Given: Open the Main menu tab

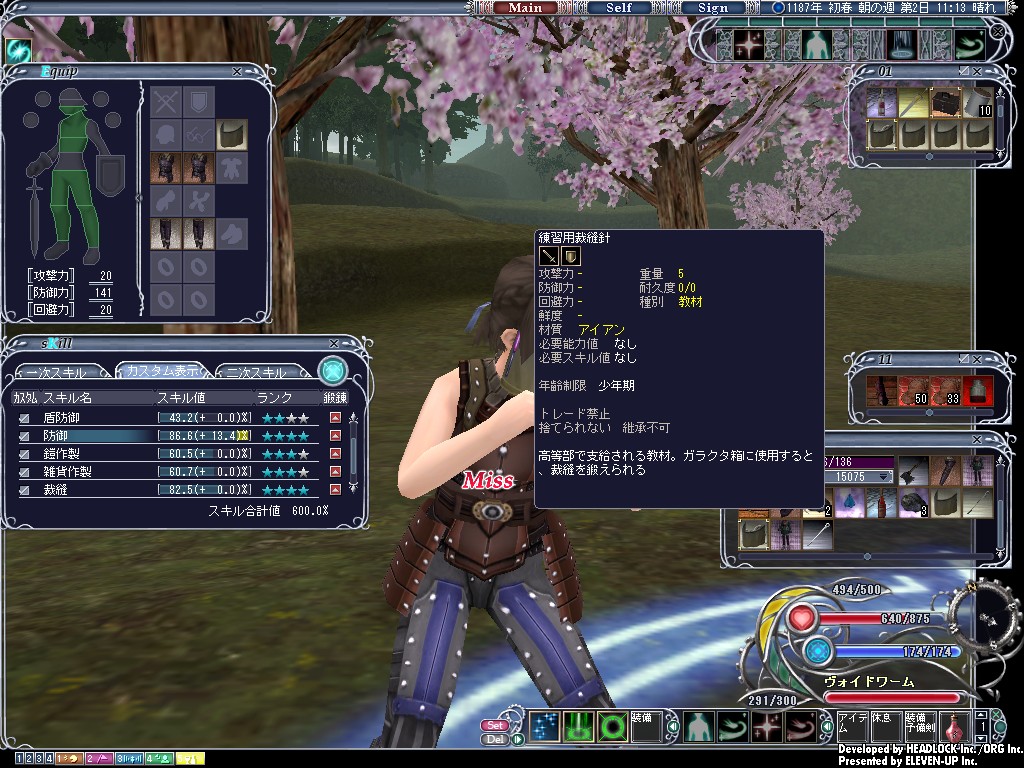Looking at the screenshot, I should click(525, 8).
